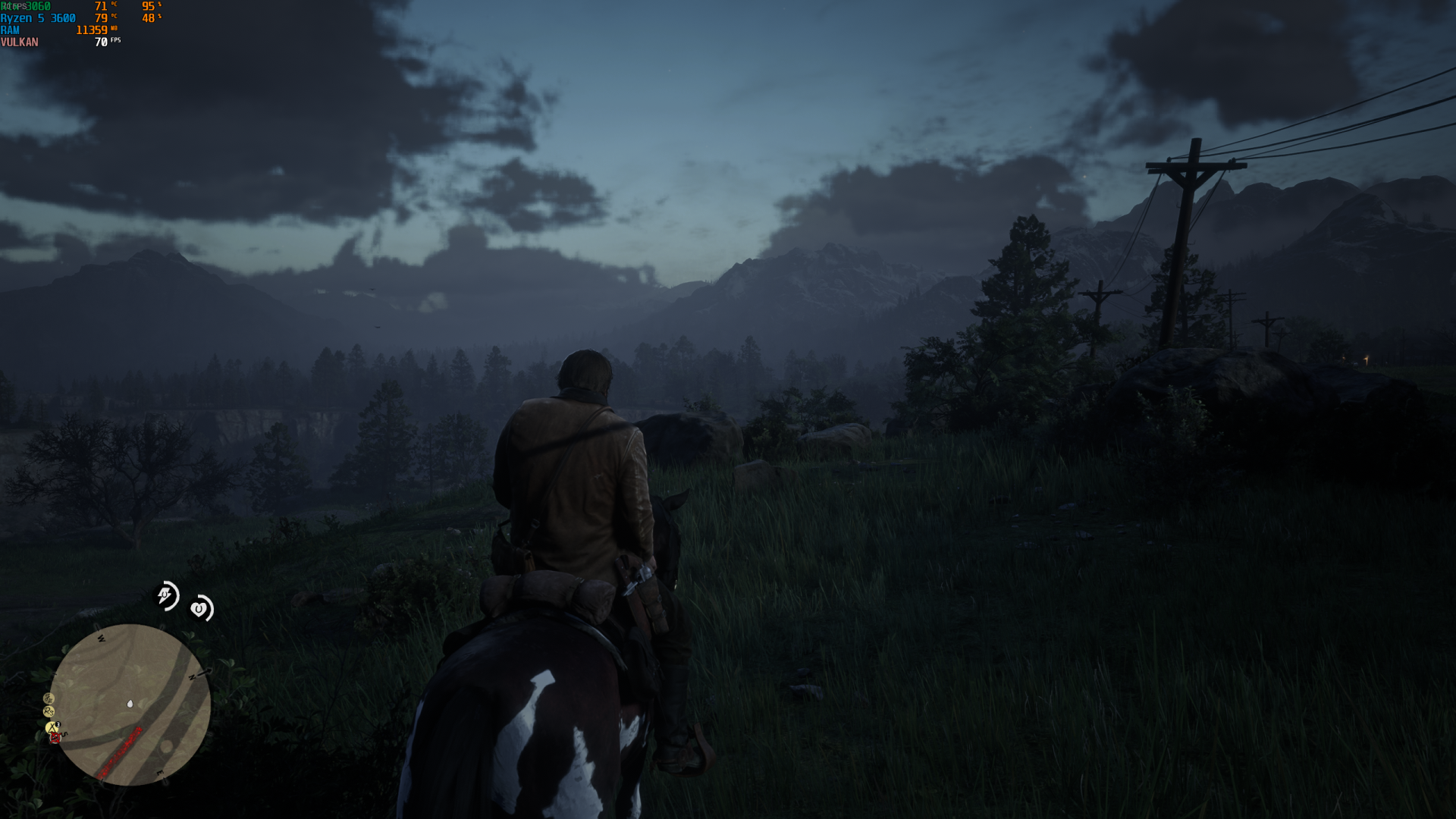Open the circular minimap
This screenshot has height=819, width=1456.
tap(130, 704)
